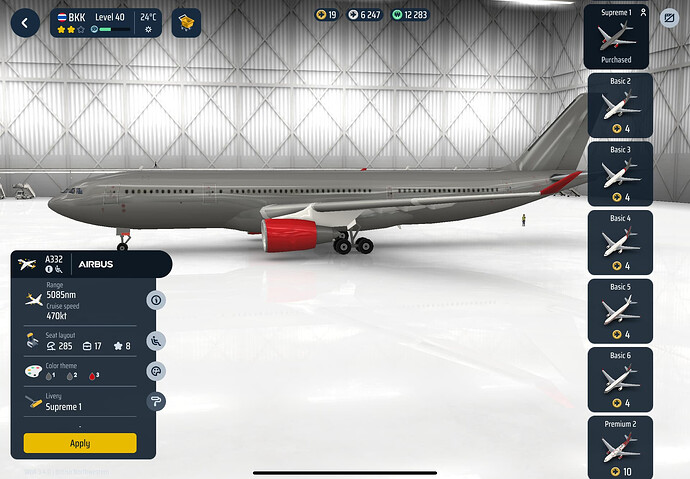Choose the Basic 5 livery
The width and height of the screenshot is (690, 479).
(620, 311)
